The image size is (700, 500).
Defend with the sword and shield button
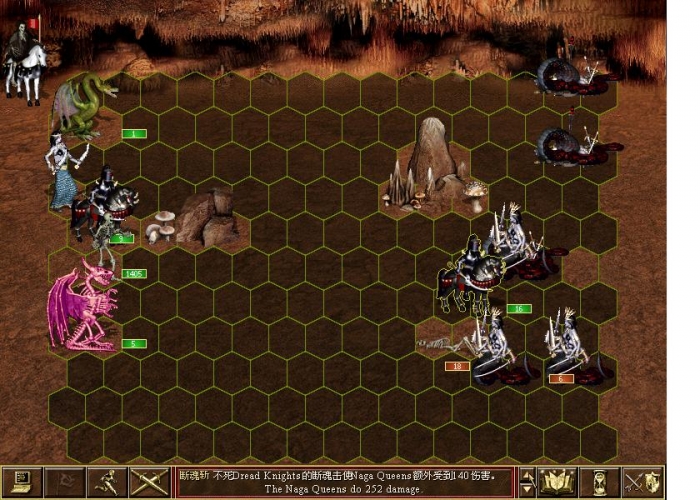coord(643,482)
